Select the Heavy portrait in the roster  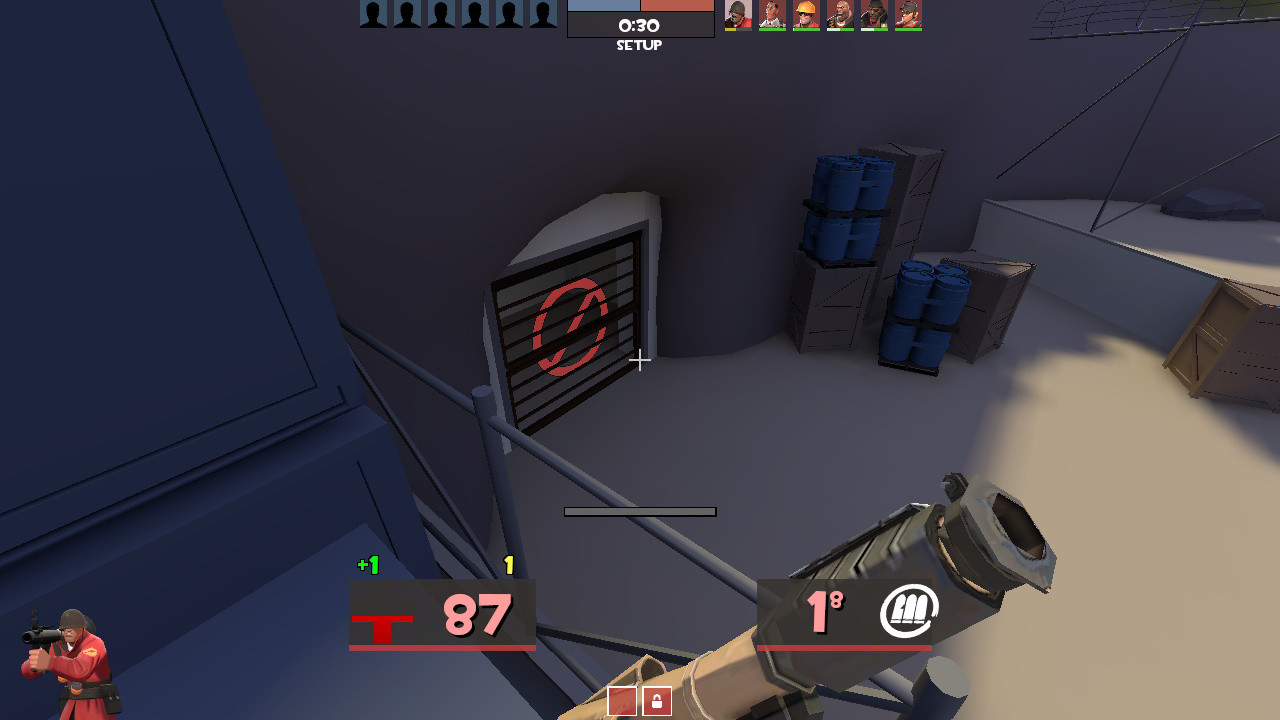point(840,13)
